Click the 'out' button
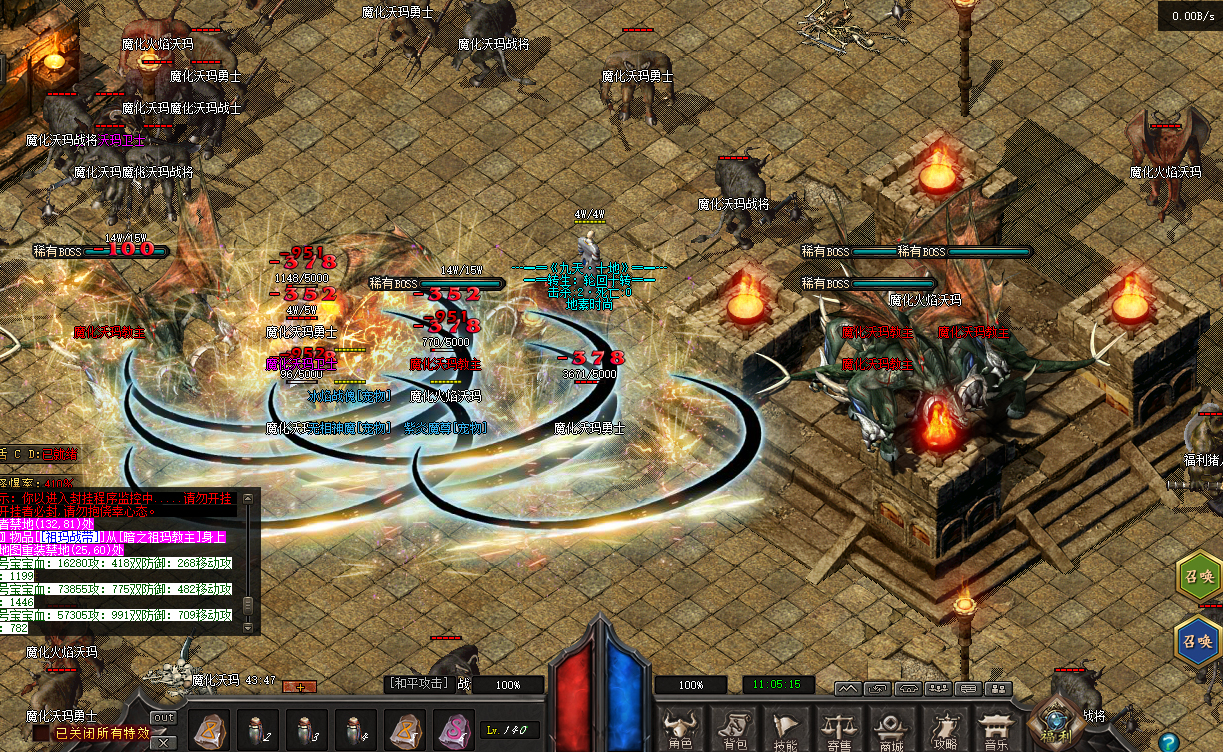This screenshot has width=1223, height=752. click(163, 717)
